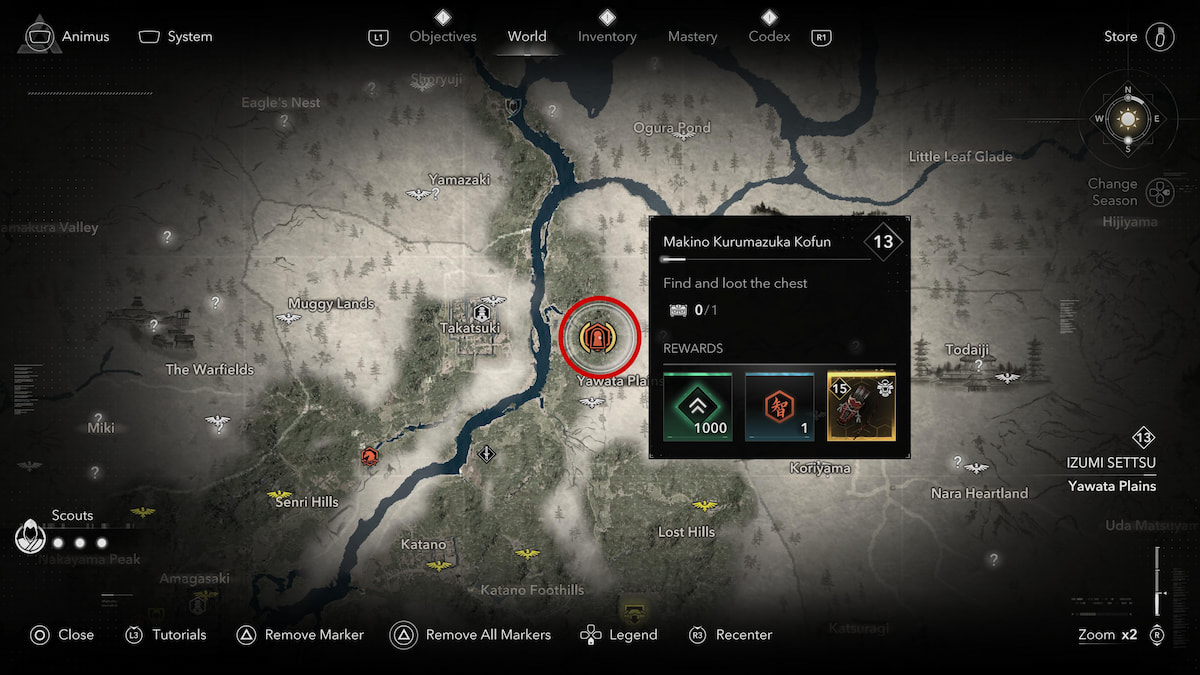Select the 1000 XP reward tile
Screen dimensions: 1200x675
698,407
